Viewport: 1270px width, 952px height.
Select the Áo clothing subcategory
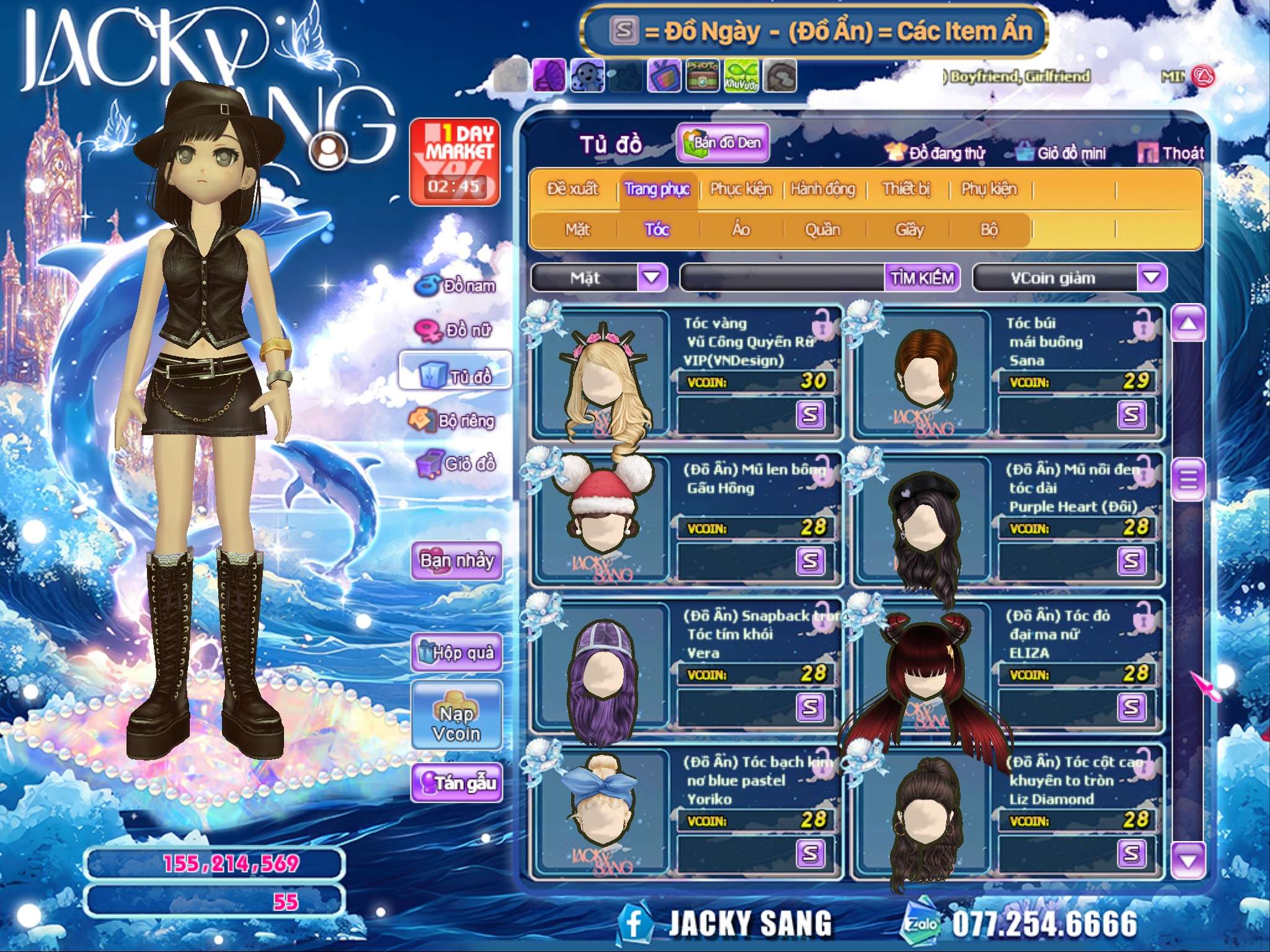pyautogui.click(x=741, y=230)
